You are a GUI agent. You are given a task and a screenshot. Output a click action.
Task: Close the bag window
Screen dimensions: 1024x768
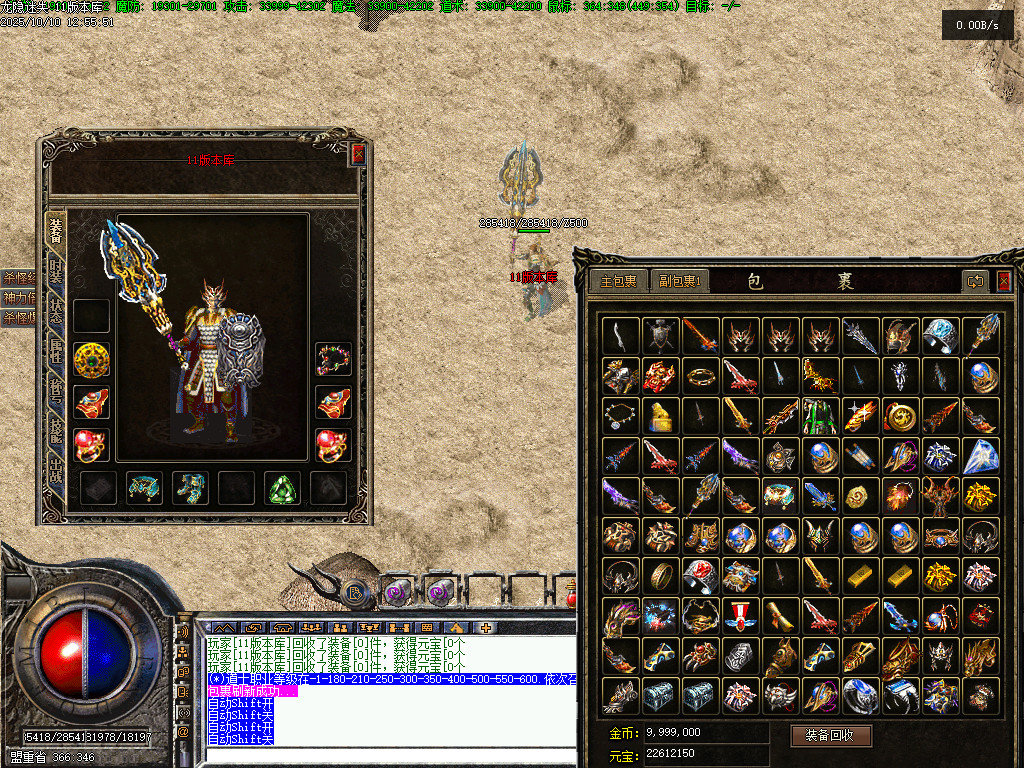click(x=1004, y=281)
